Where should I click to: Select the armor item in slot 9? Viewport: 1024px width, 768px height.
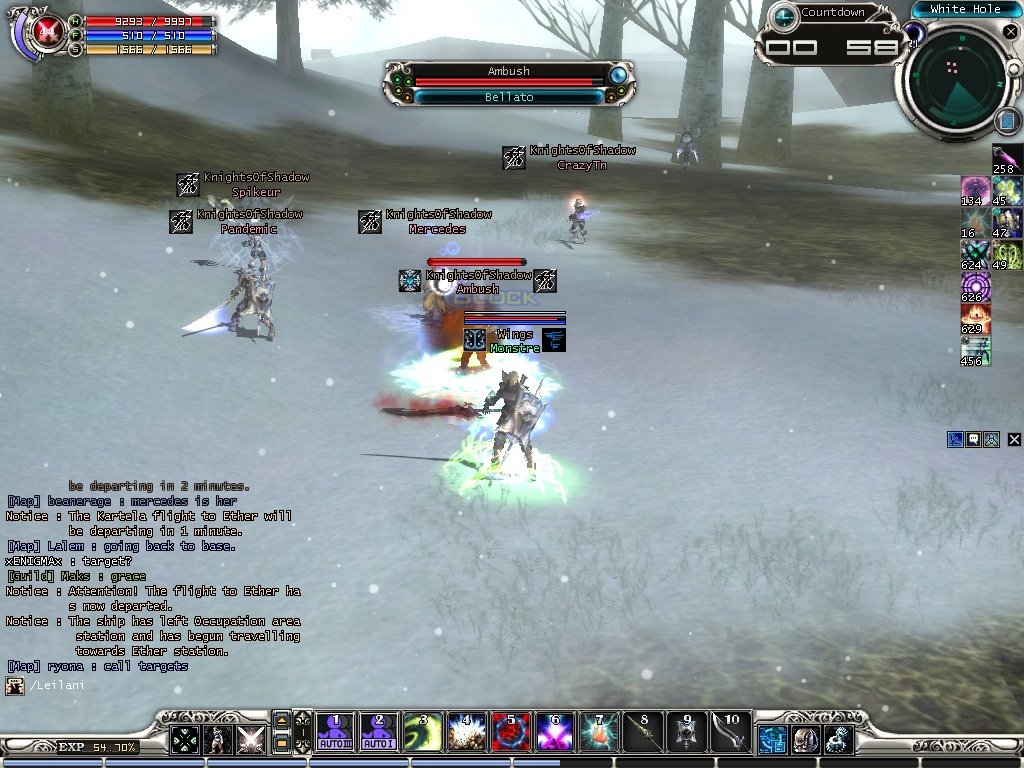686,732
